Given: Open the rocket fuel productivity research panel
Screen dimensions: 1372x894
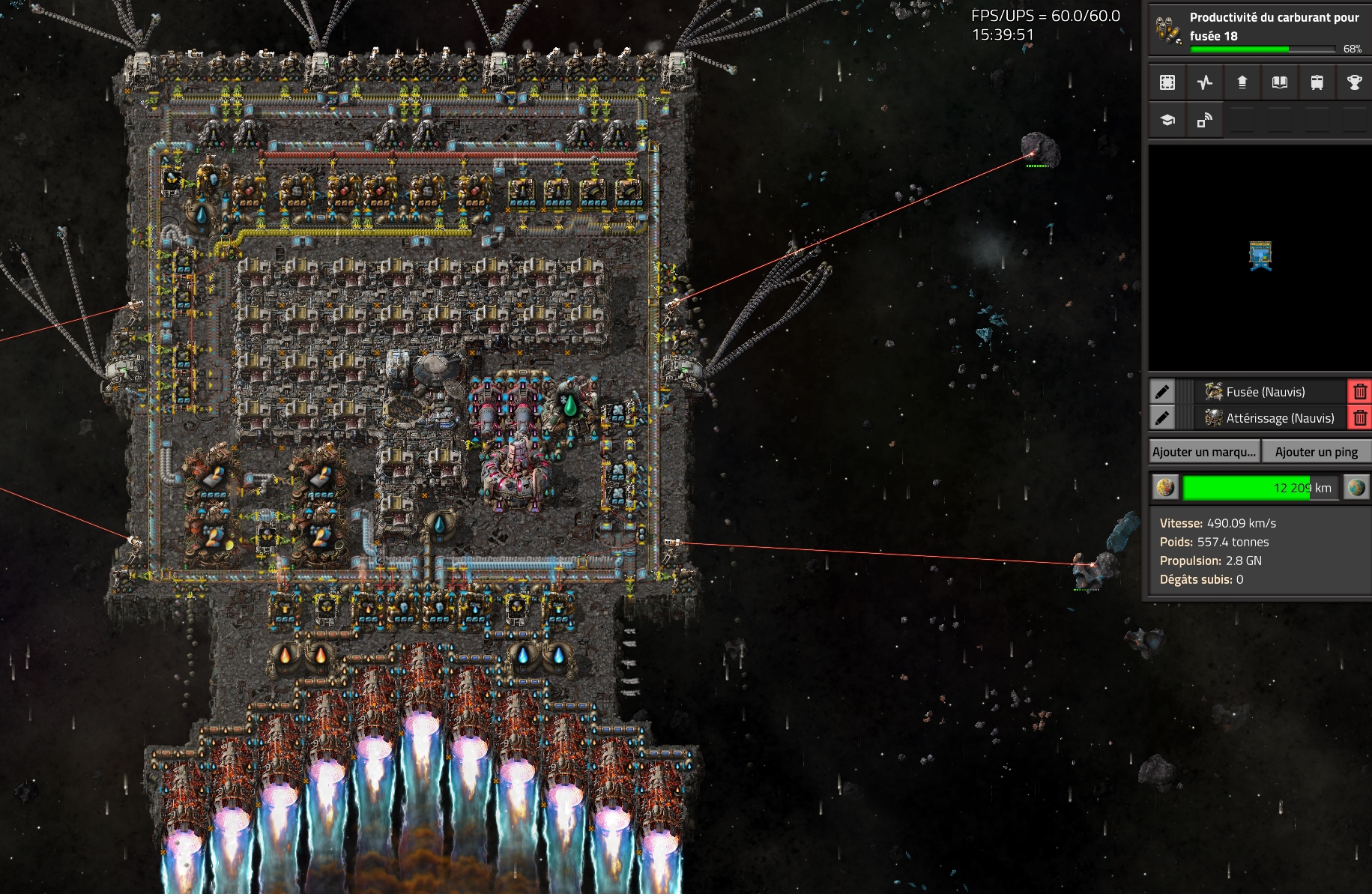Looking at the screenshot, I should point(1259,30).
